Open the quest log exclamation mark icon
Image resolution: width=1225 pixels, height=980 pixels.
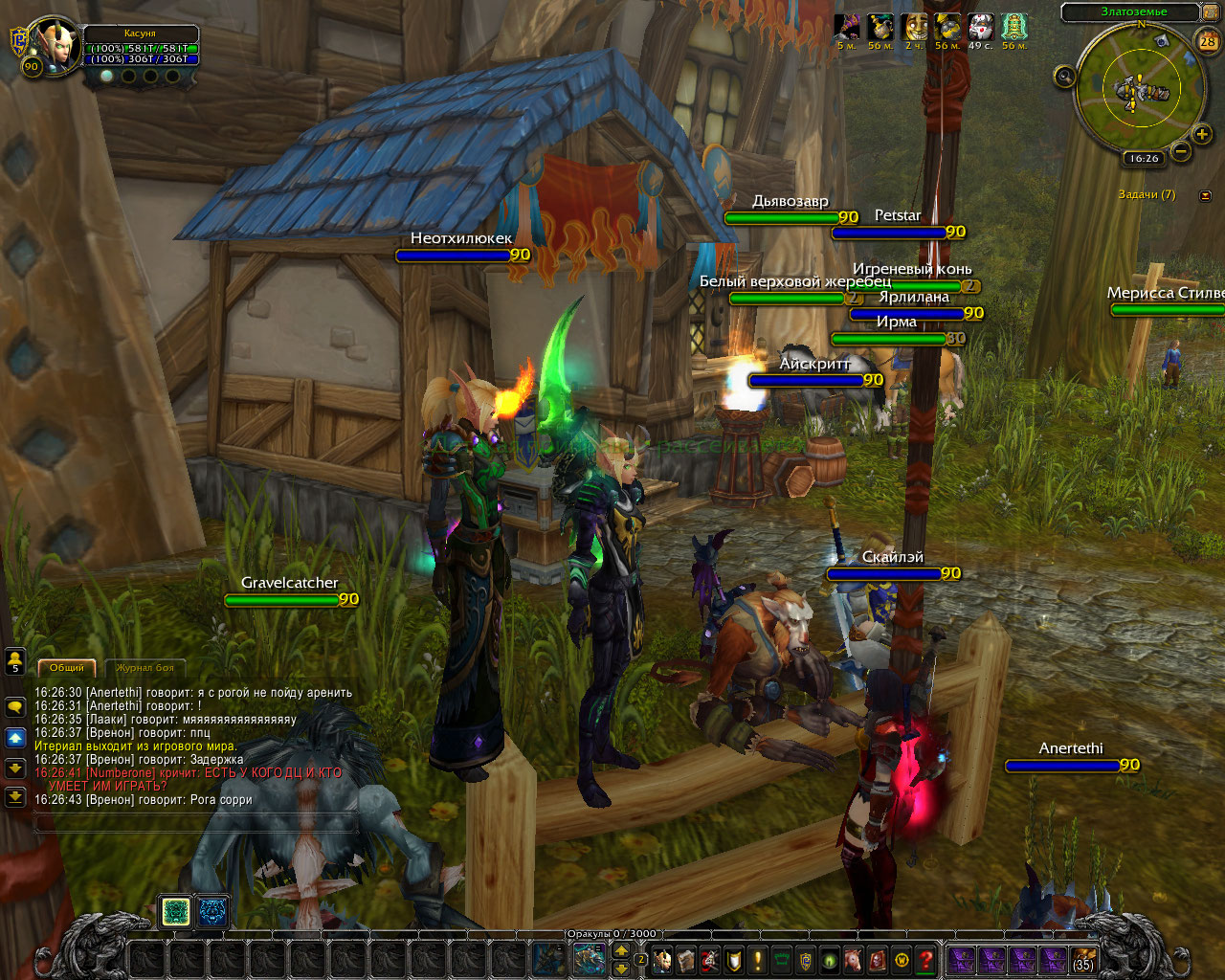click(758, 959)
